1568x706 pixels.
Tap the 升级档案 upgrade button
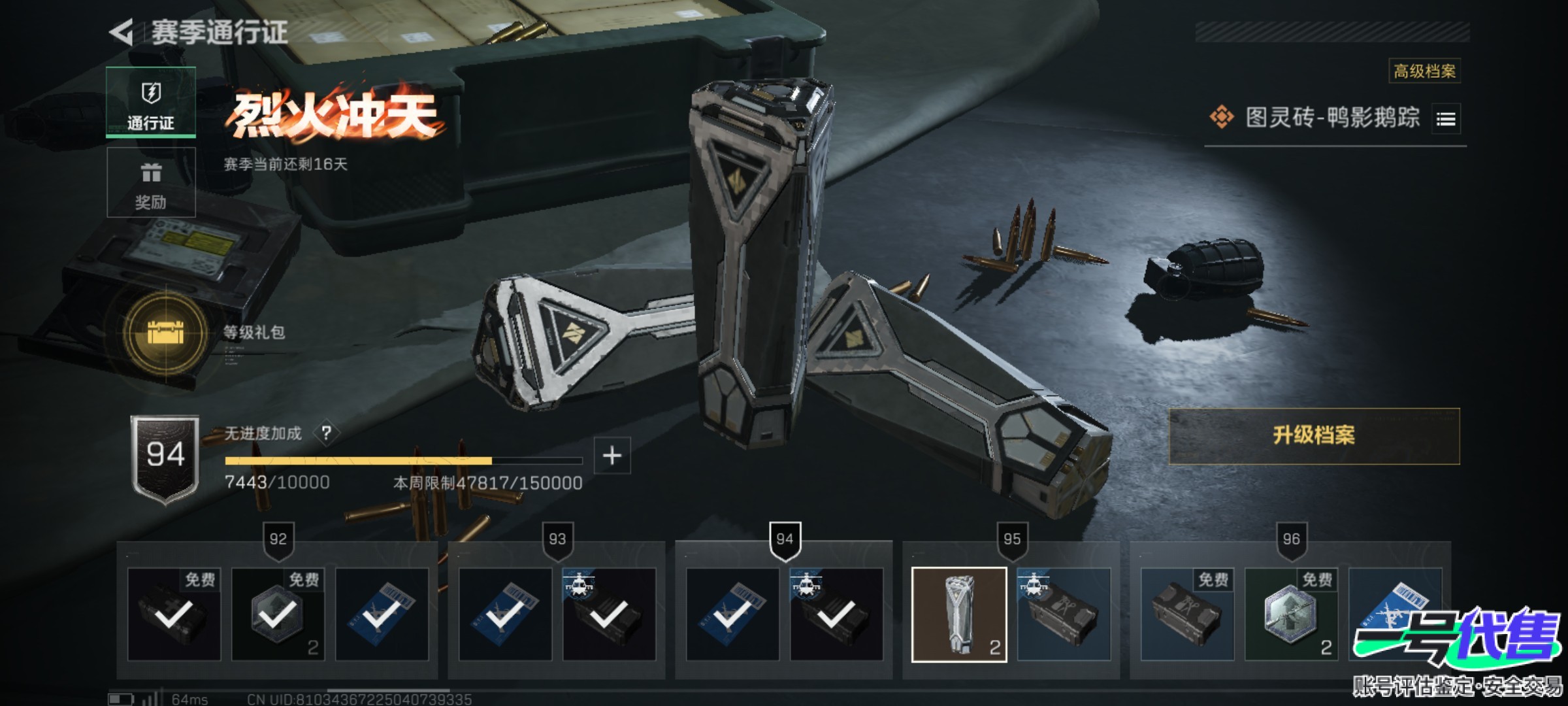pyautogui.click(x=1314, y=436)
